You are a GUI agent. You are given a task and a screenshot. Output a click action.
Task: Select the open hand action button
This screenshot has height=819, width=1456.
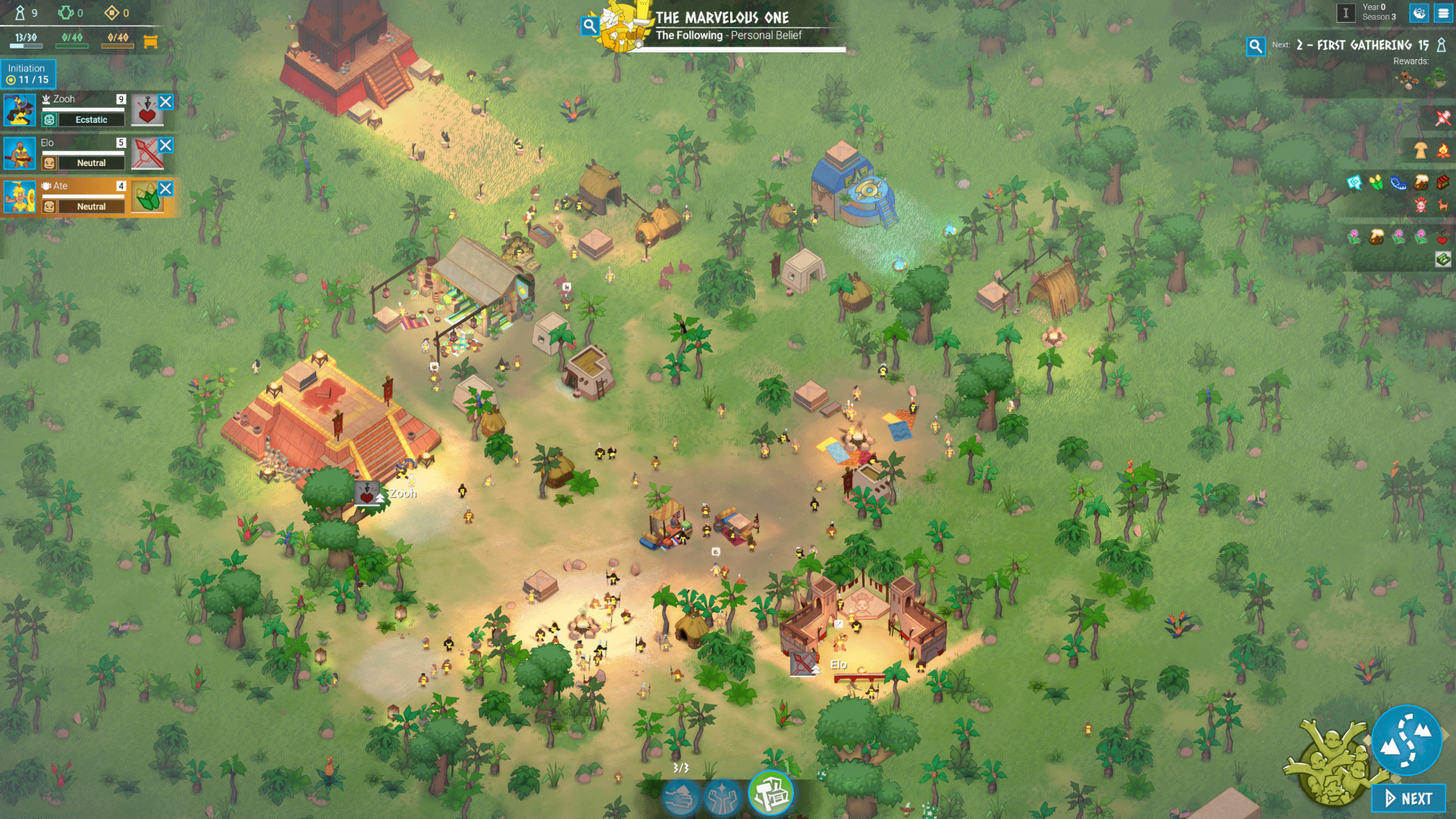[680, 798]
